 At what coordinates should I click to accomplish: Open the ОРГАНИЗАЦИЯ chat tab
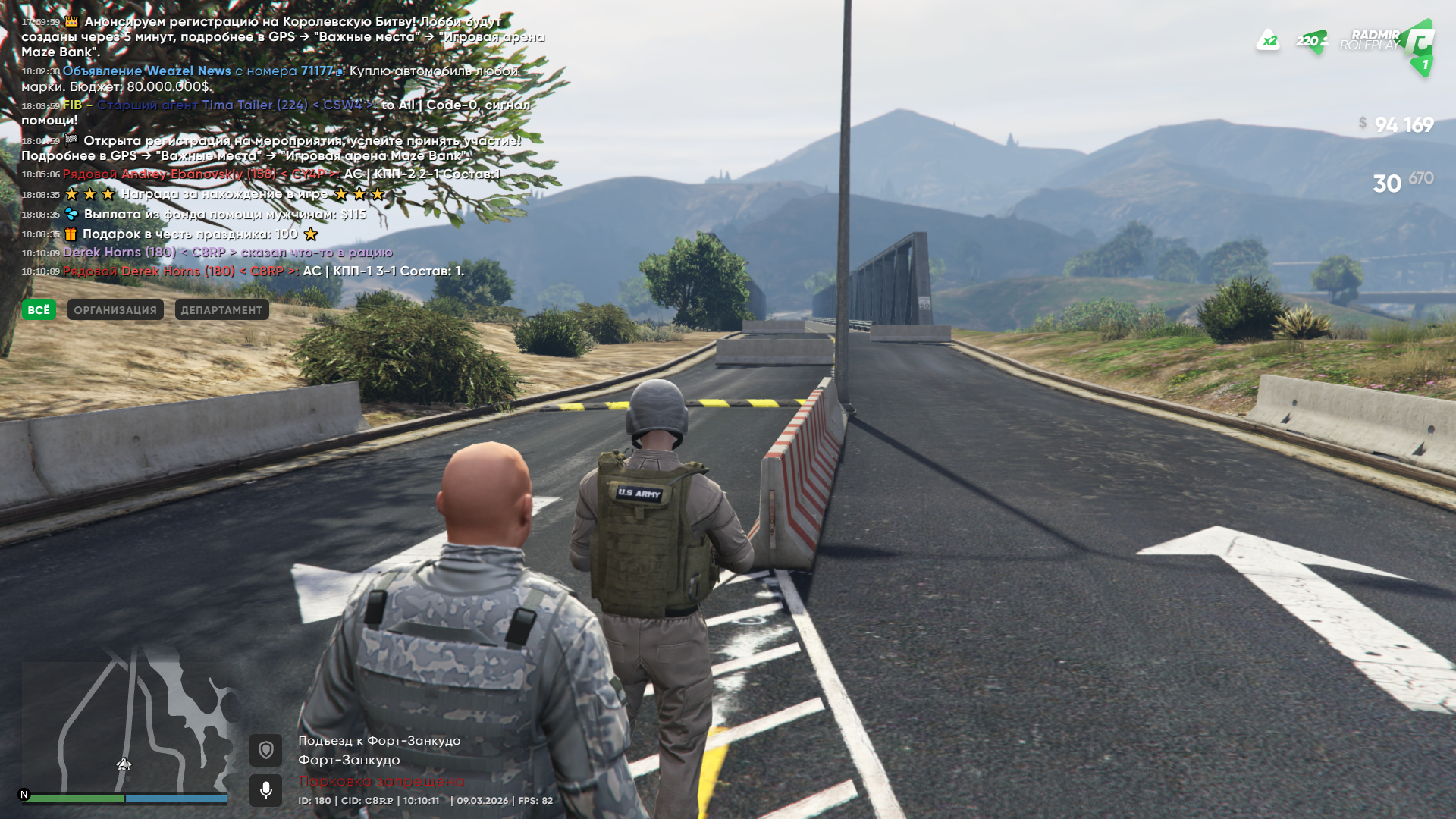tap(115, 309)
